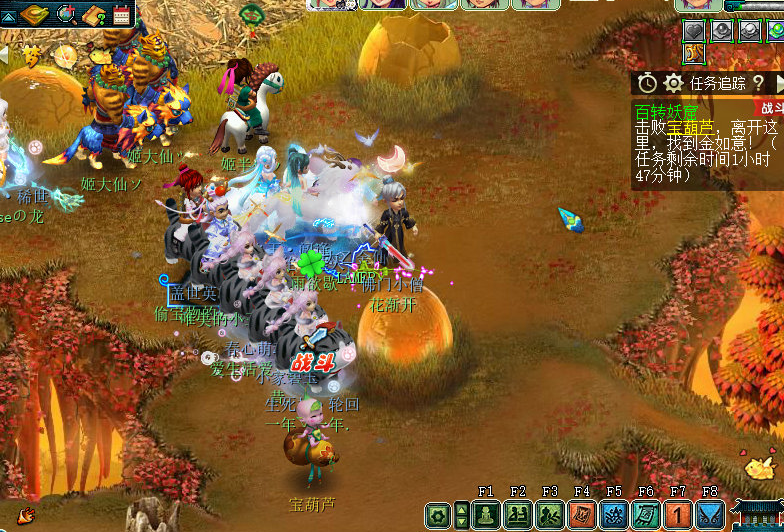Open the world map search globe icon
Screen dimensions: 784x532
point(68,14)
